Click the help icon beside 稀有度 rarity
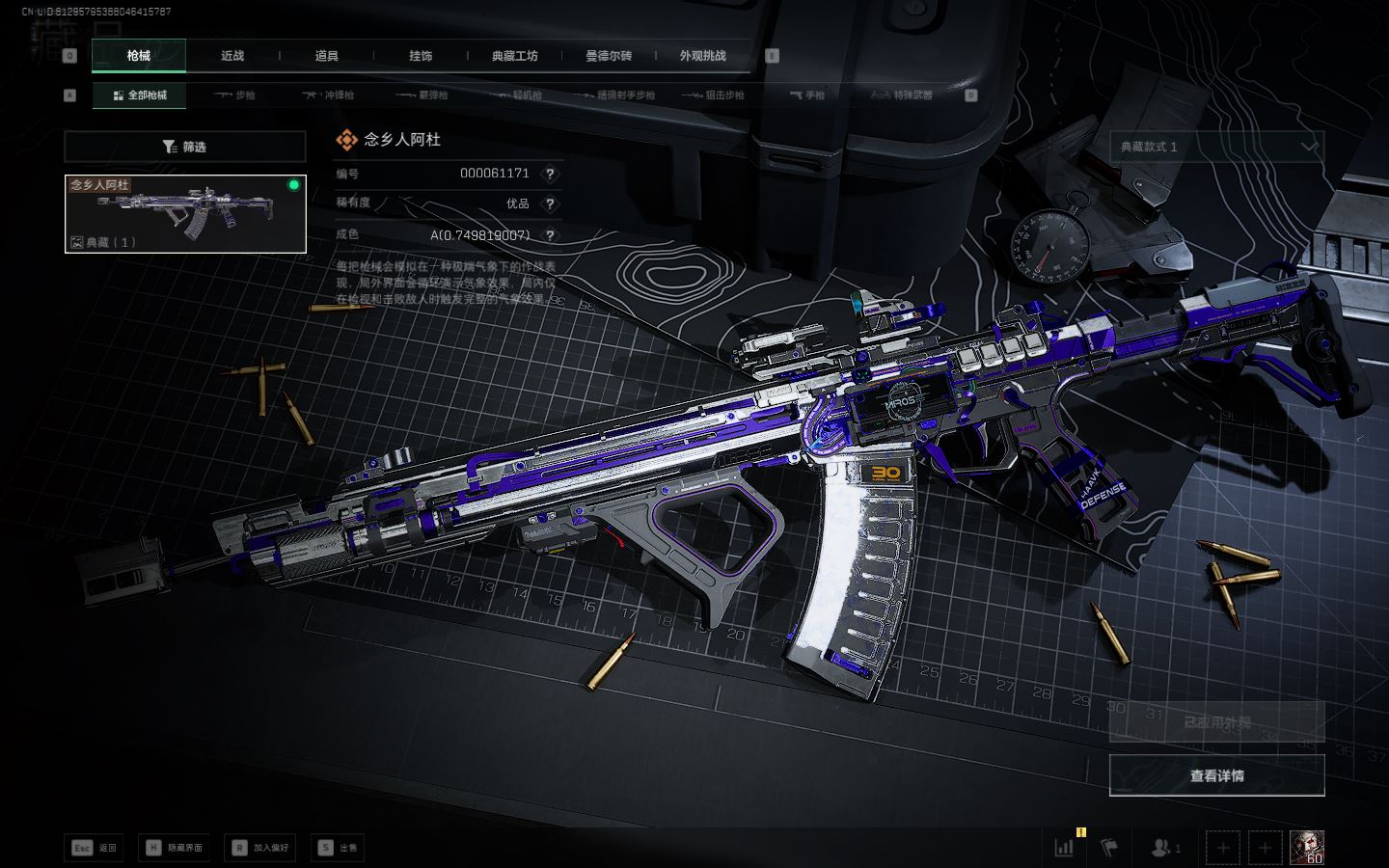This screenshot has height=868, width=1389. tap(550, 204)
